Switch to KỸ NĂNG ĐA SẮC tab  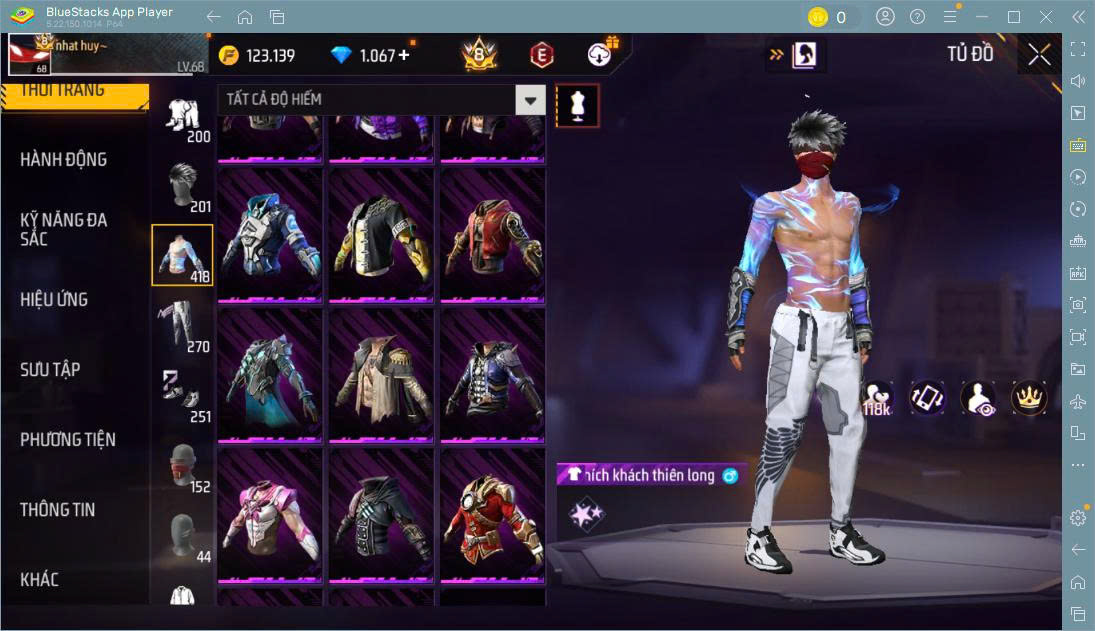(64, 229)
